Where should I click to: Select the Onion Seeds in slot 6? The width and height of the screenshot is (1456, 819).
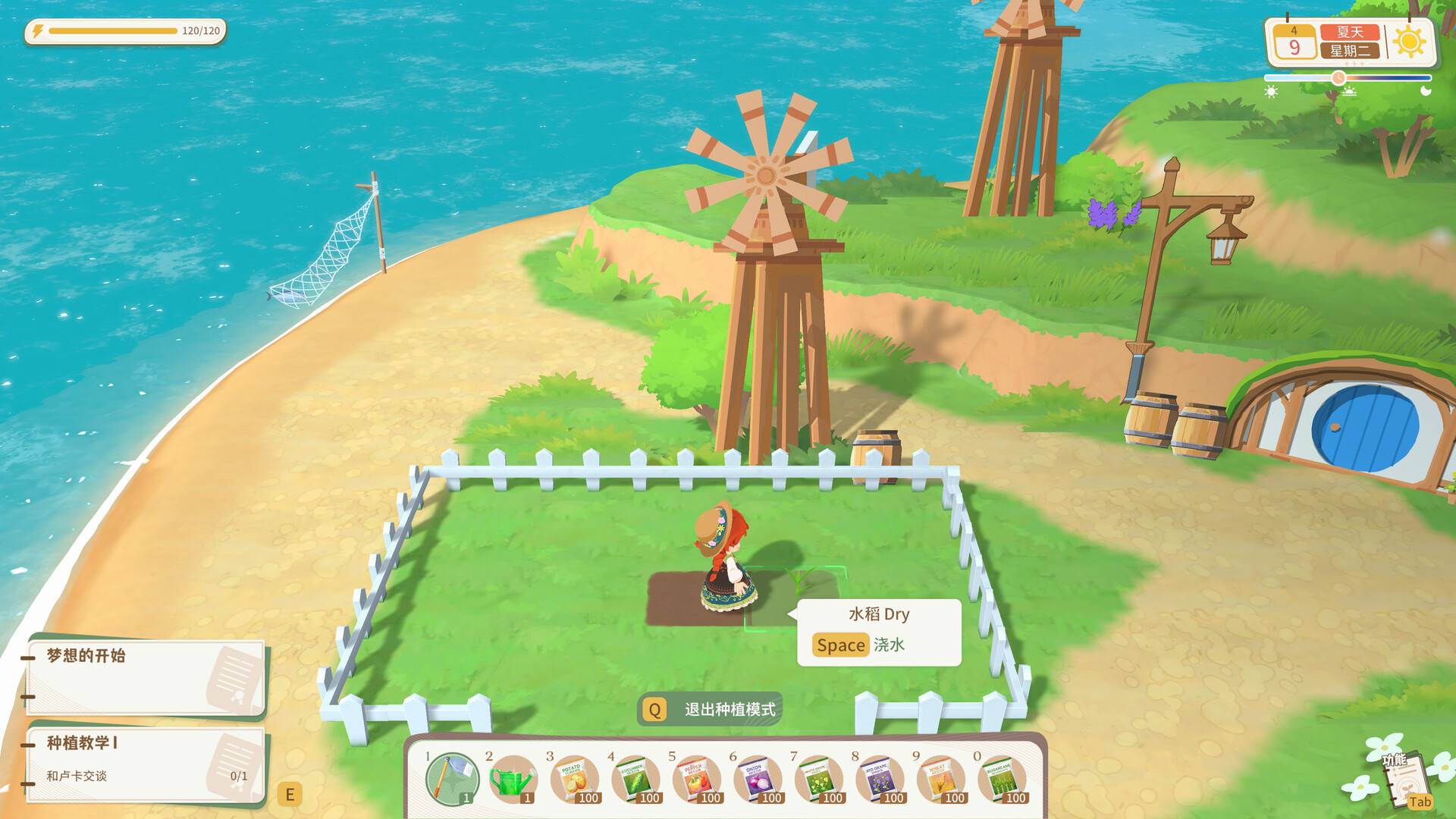[758, 777]
